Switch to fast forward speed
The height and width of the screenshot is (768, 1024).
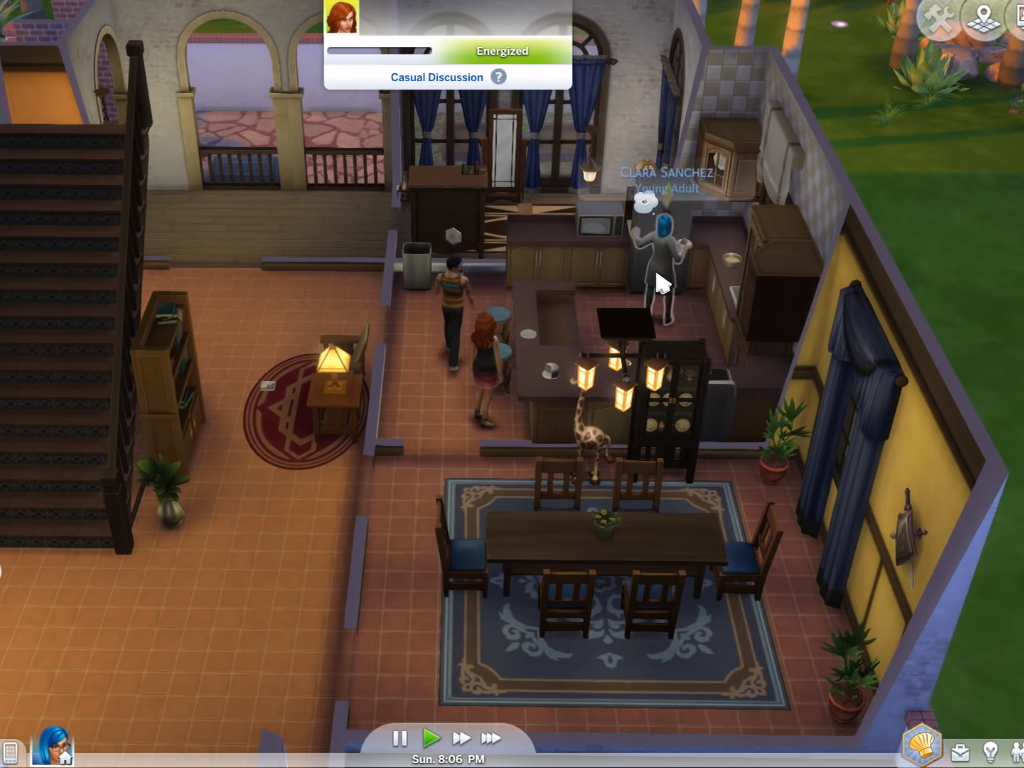pyautogui.click(x=461, y=738)
